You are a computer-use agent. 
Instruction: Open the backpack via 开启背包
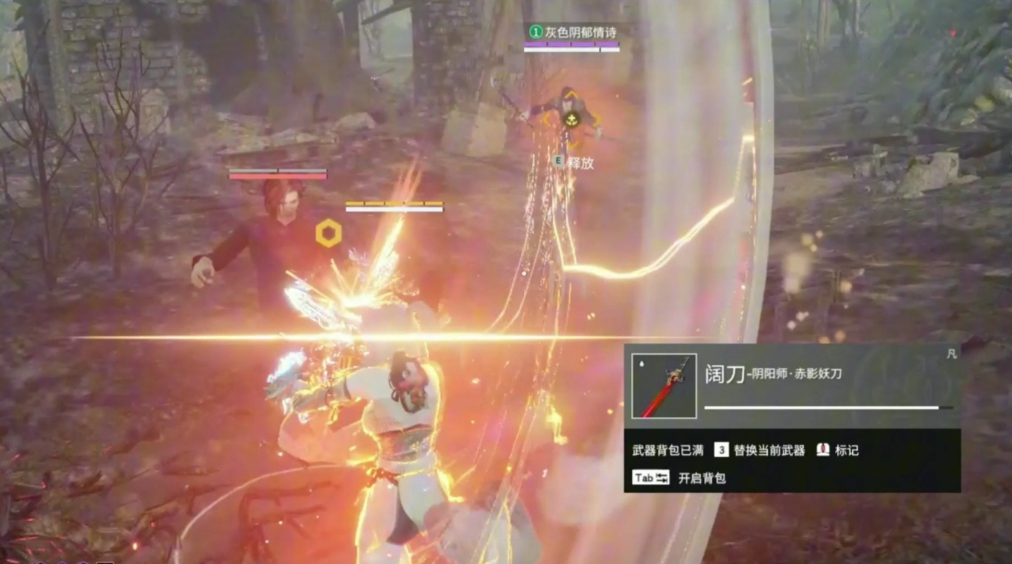point(701,479)
